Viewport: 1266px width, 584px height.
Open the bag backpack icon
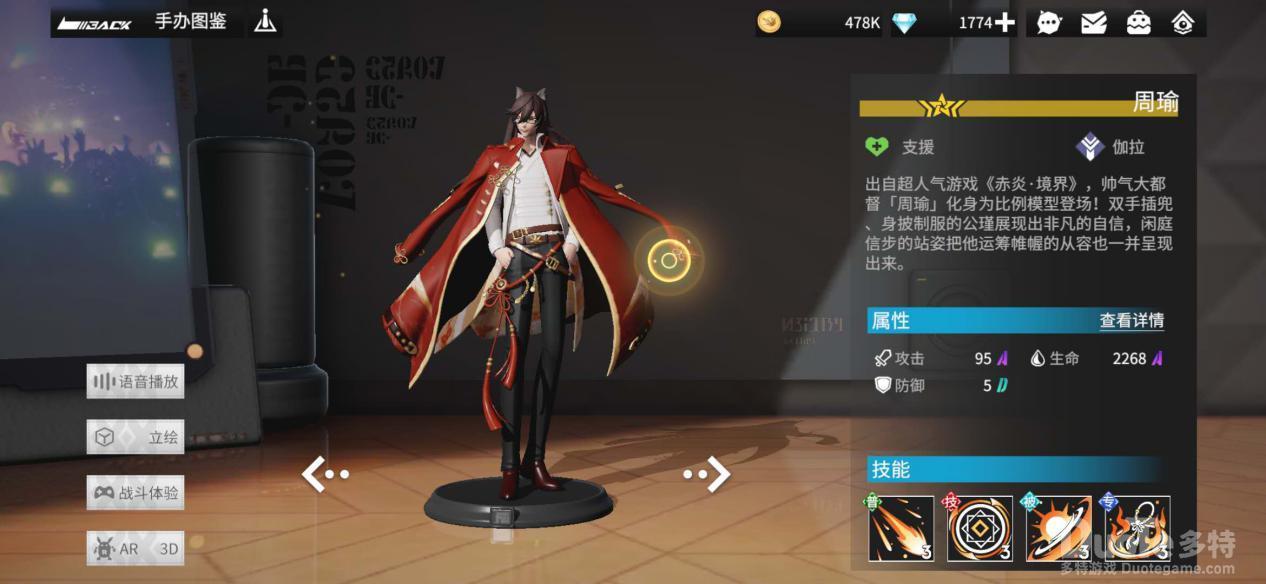1138,22
